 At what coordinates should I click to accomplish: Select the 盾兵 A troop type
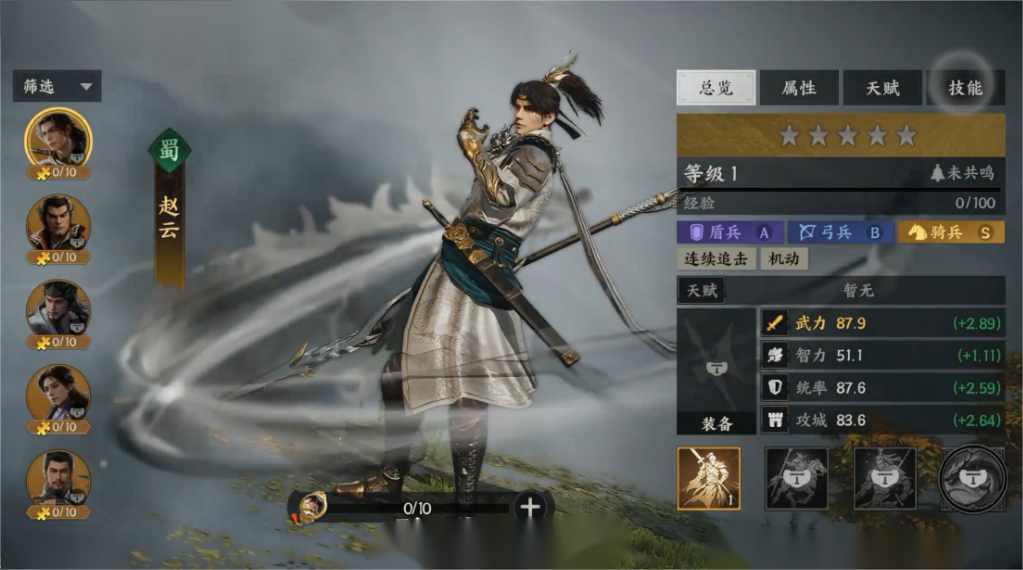coord(729,233)
